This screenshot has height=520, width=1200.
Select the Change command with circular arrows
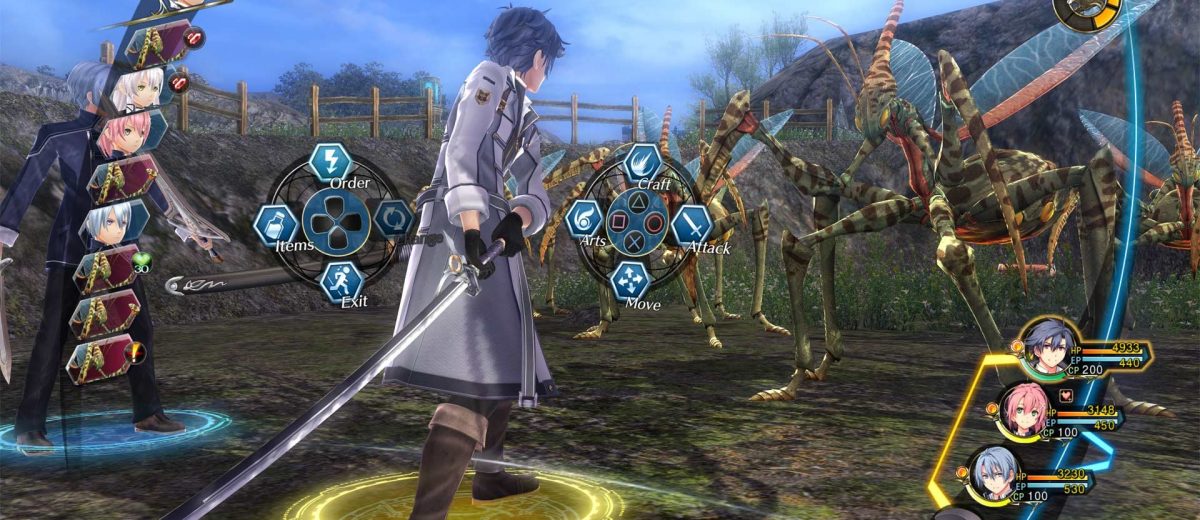pyautogui.click(x=392, y=219)
